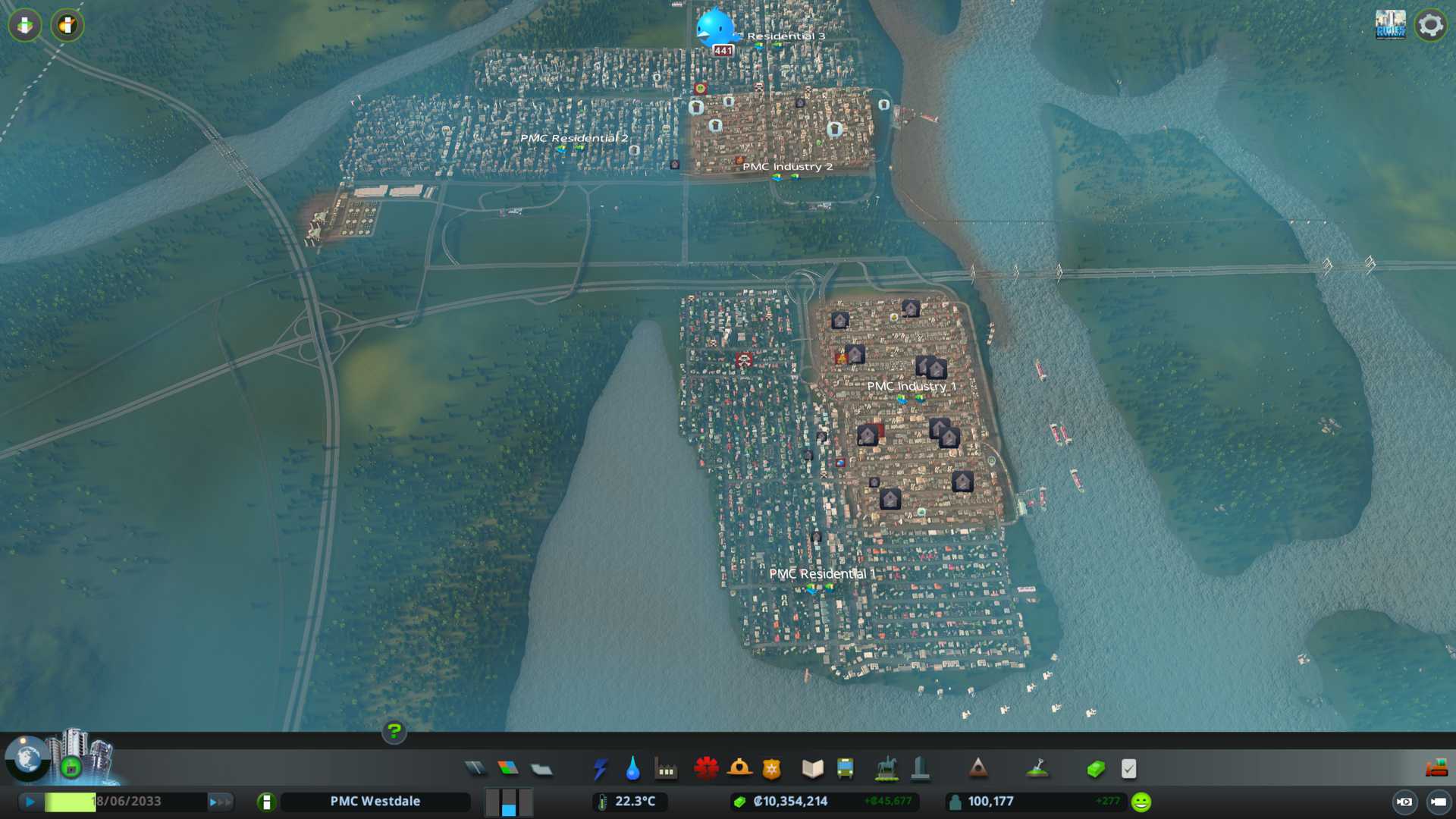Toggle the play/pause simulation button
This screenshot has height=819, width=1456.
(30, 802)
